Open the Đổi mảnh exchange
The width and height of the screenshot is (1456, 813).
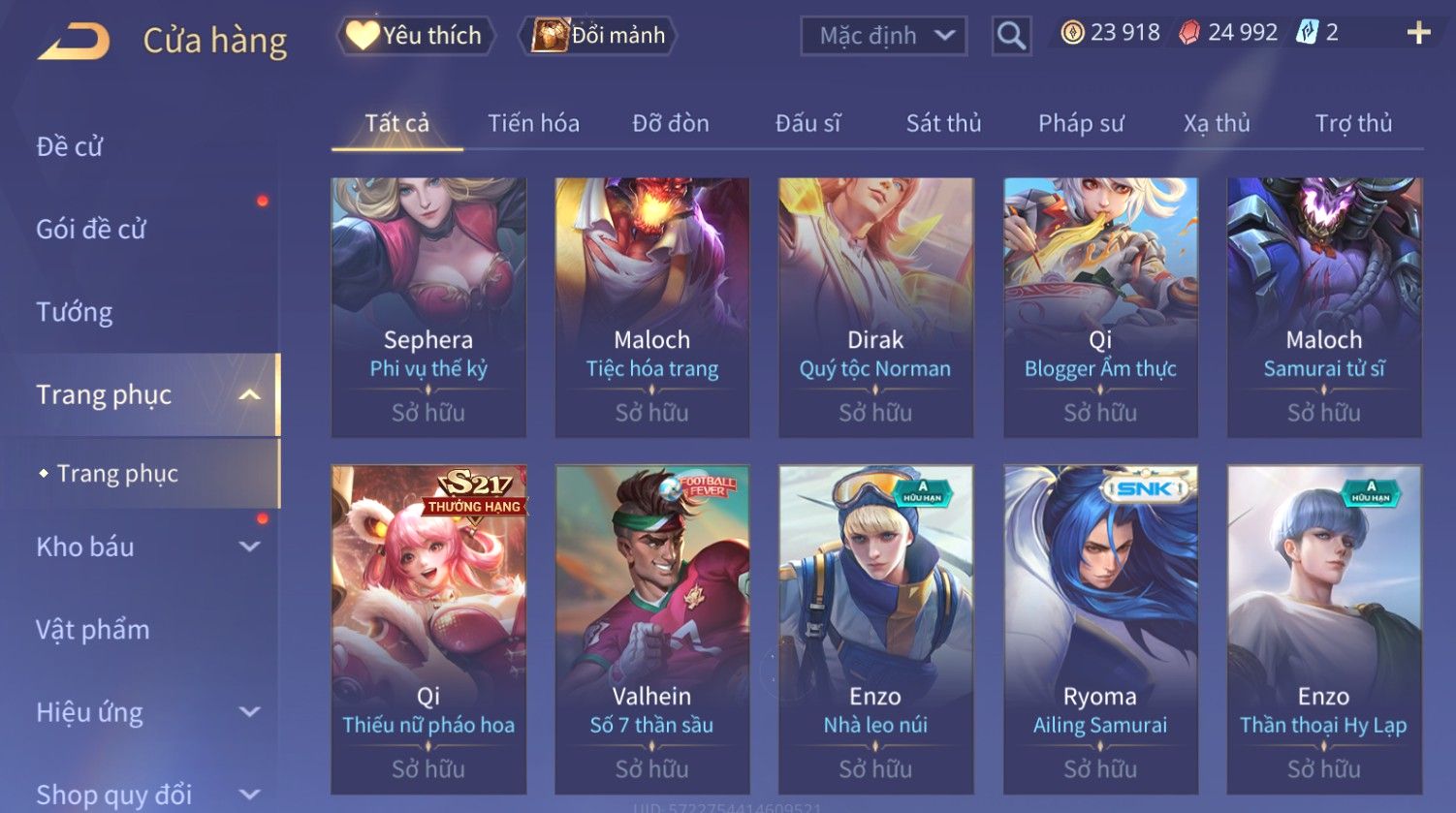click(599, 36)
